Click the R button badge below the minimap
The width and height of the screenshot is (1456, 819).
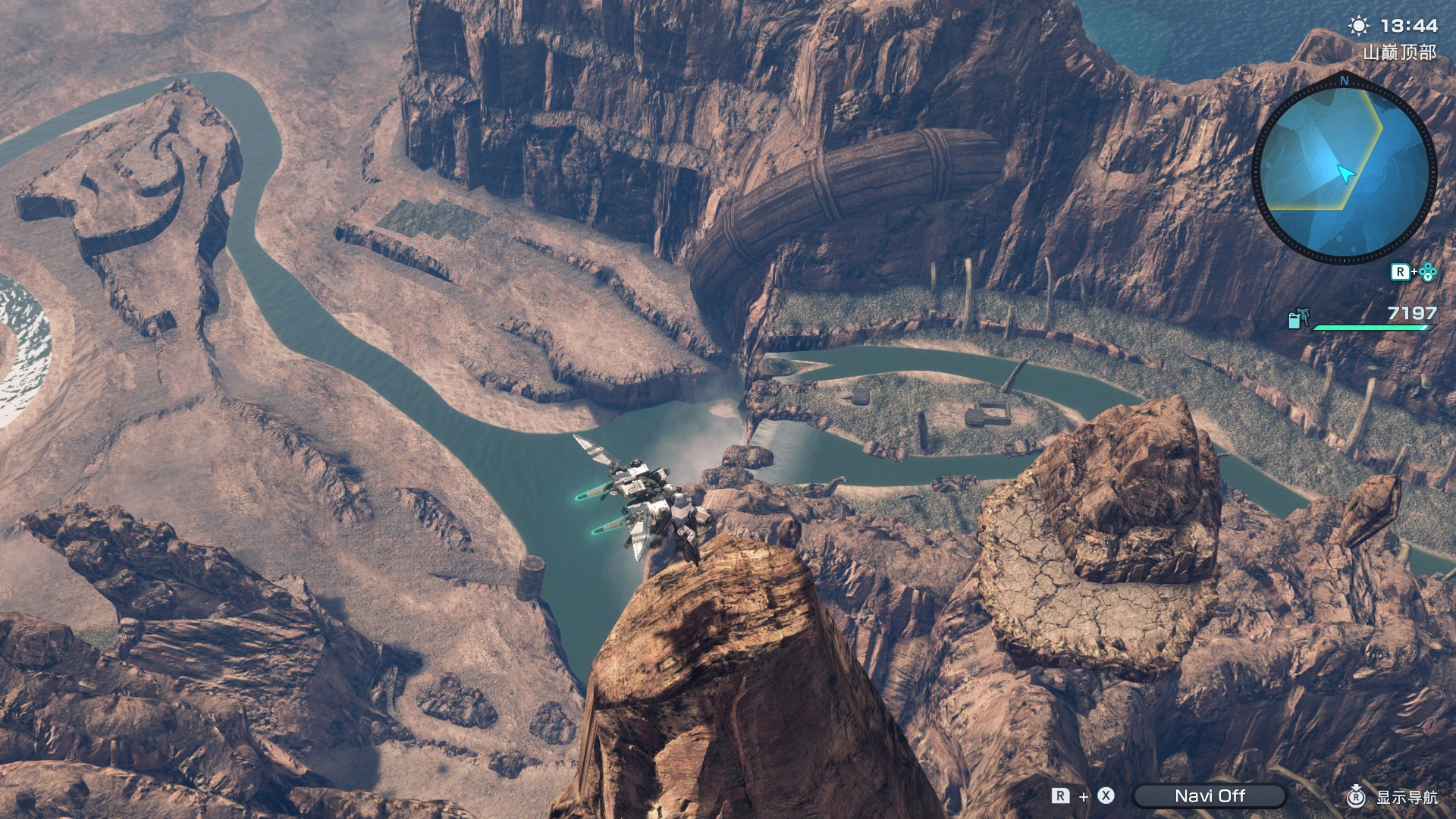[x=1401, y=271]
